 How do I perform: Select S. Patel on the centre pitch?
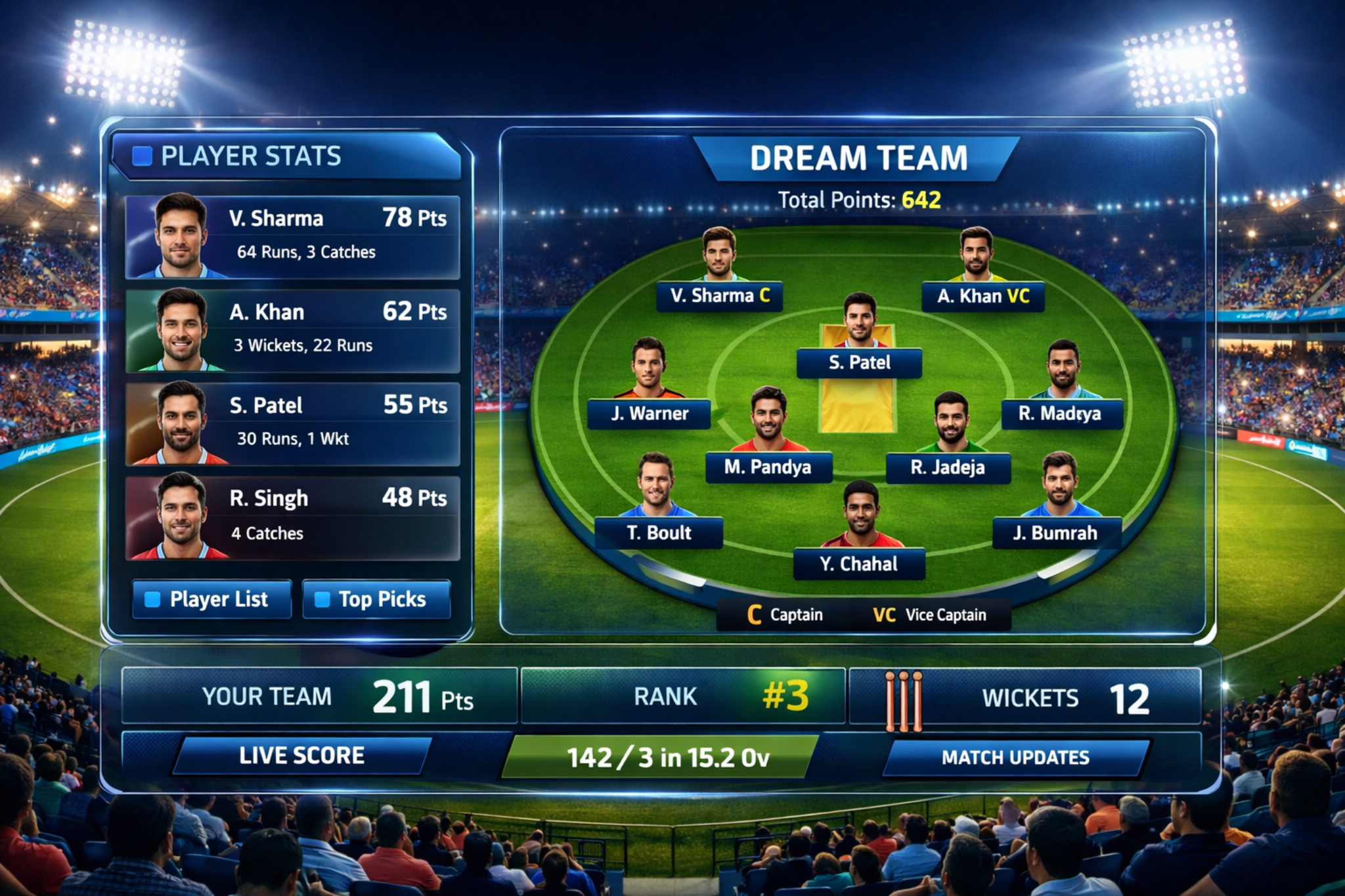click(x=859, y=362)
